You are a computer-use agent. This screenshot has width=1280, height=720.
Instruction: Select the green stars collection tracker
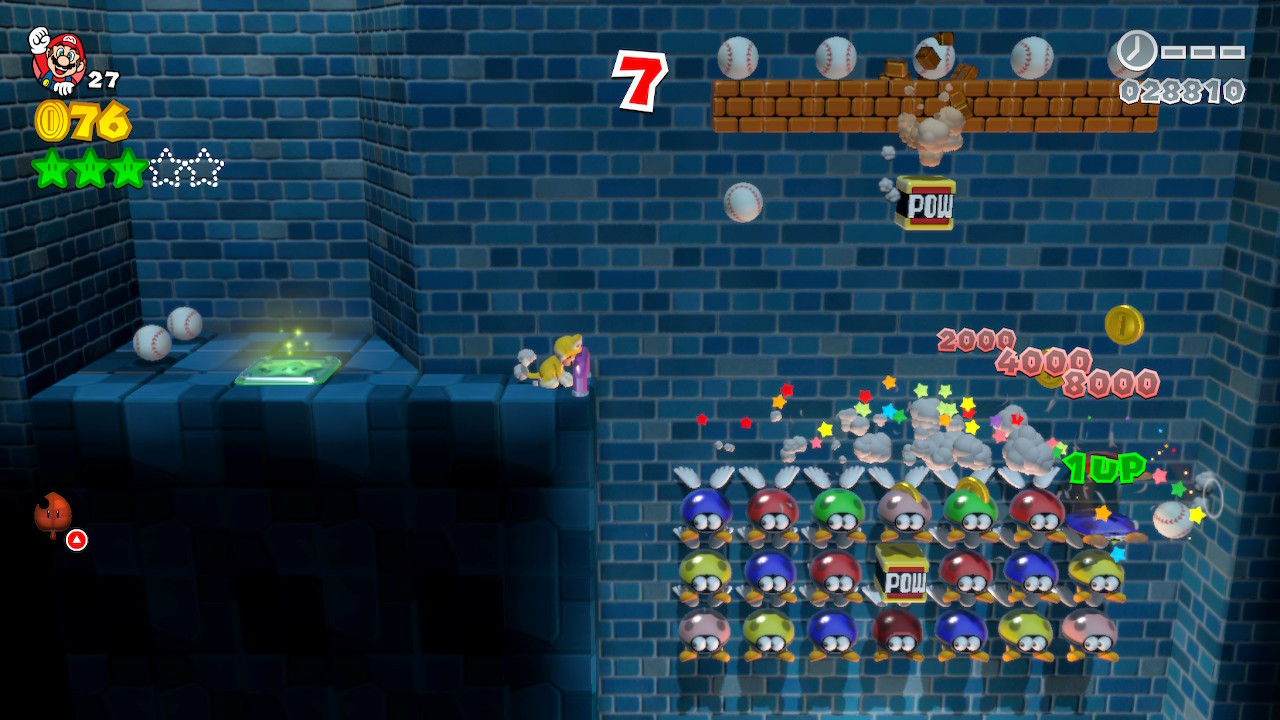point(128,168)
